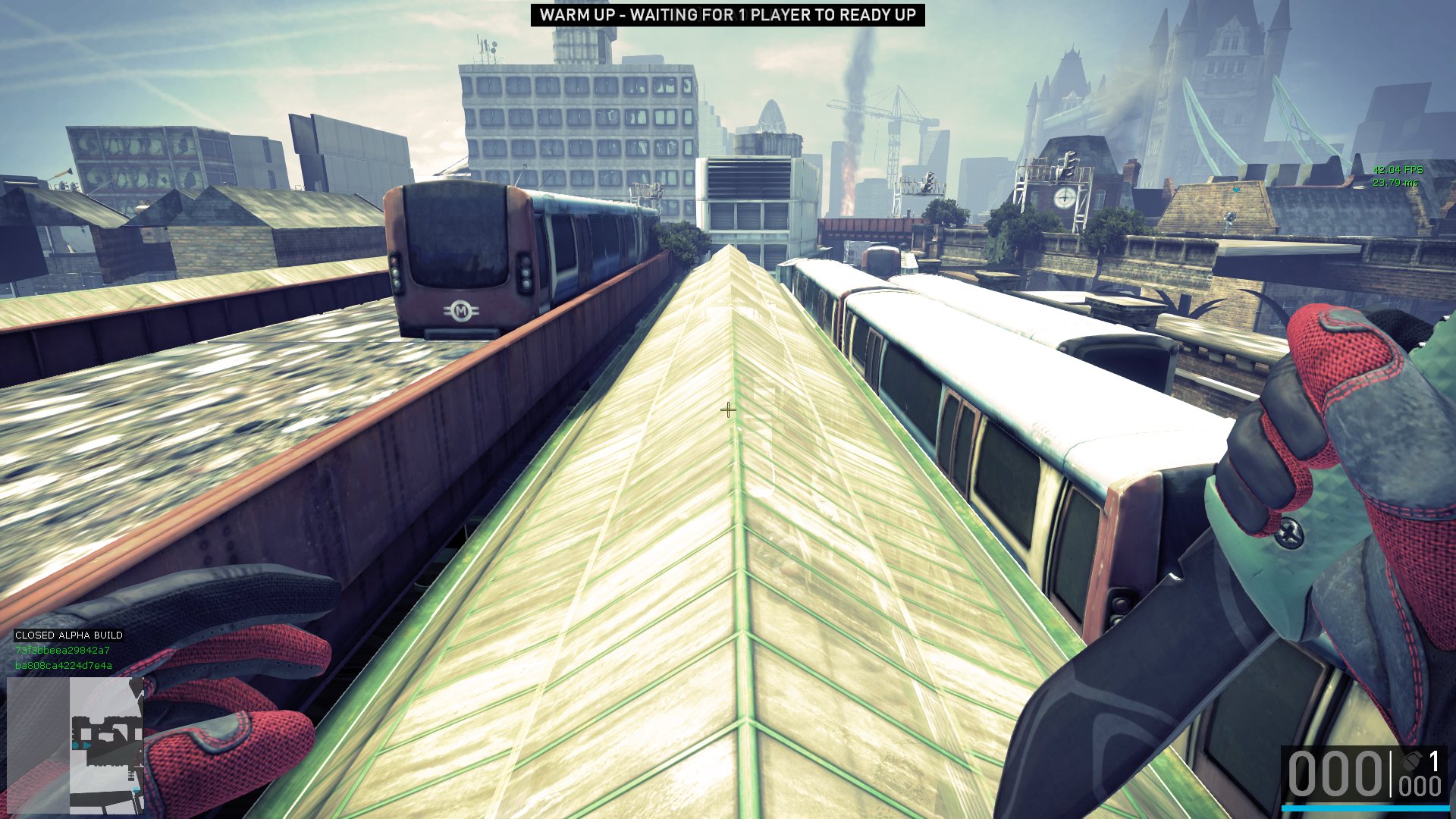Click the minimap in the bottom-left corner

(75, 745)
